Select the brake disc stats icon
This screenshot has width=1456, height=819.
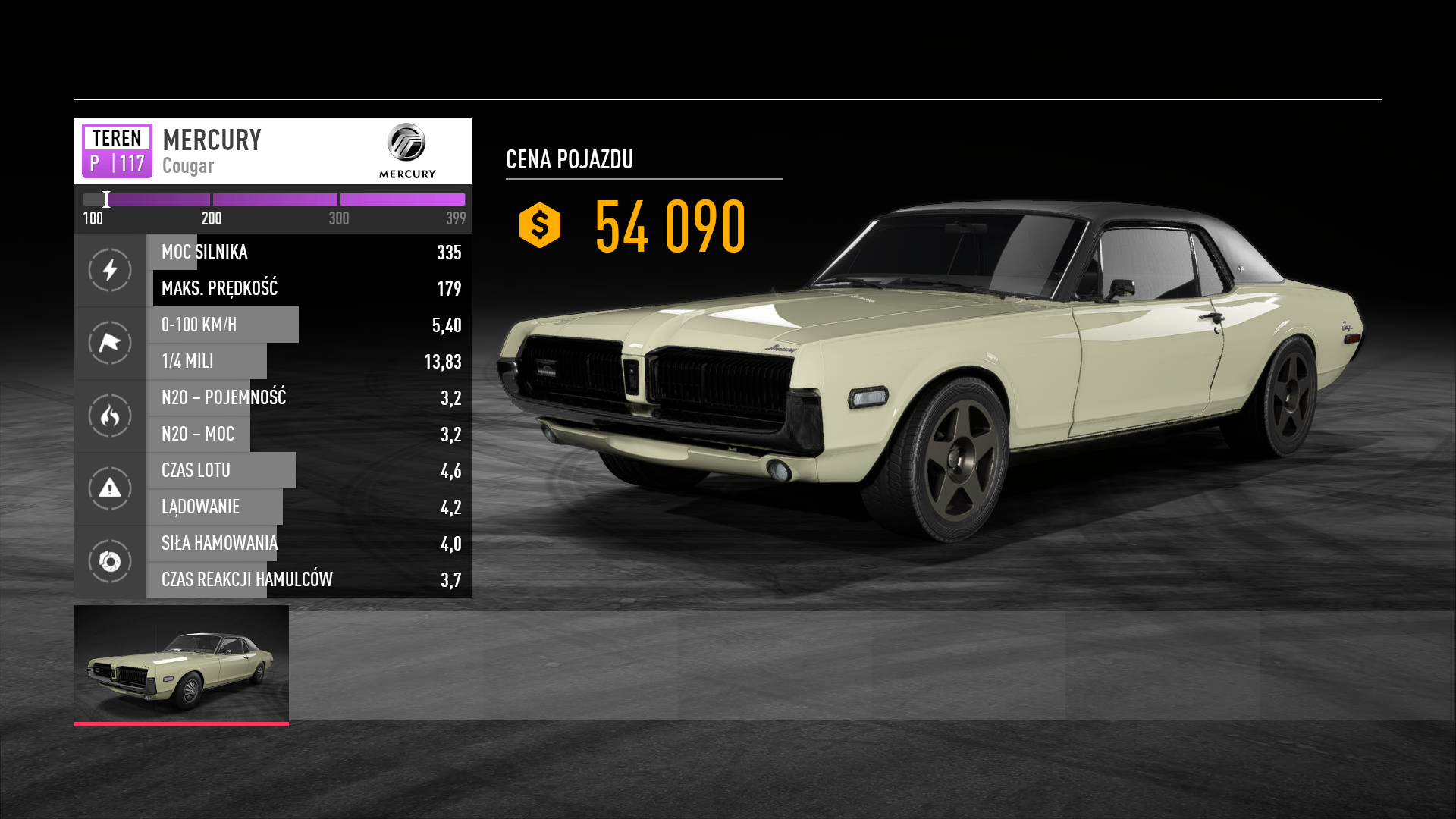(110, 561)
